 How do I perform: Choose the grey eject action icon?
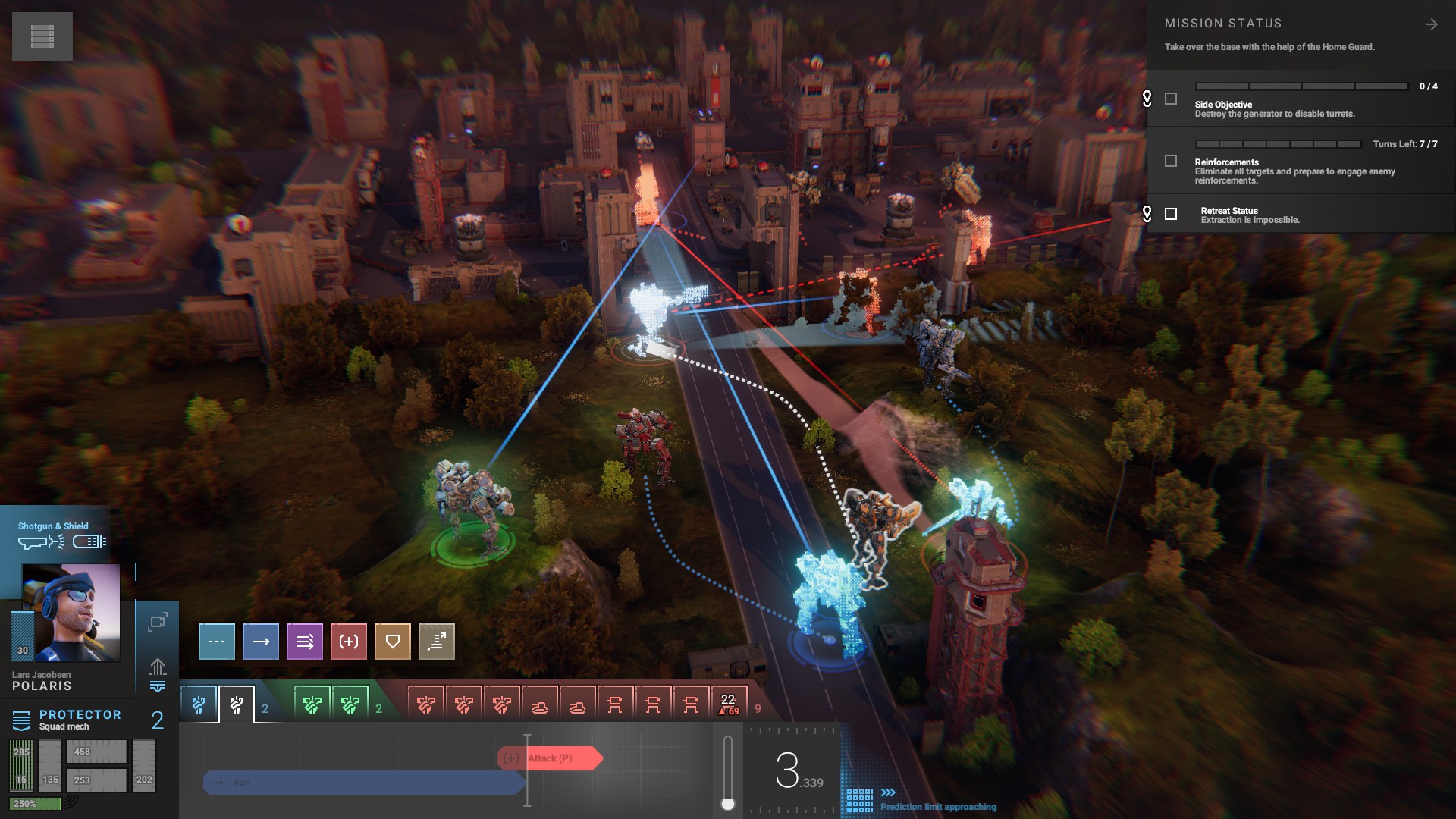point(437,642)
